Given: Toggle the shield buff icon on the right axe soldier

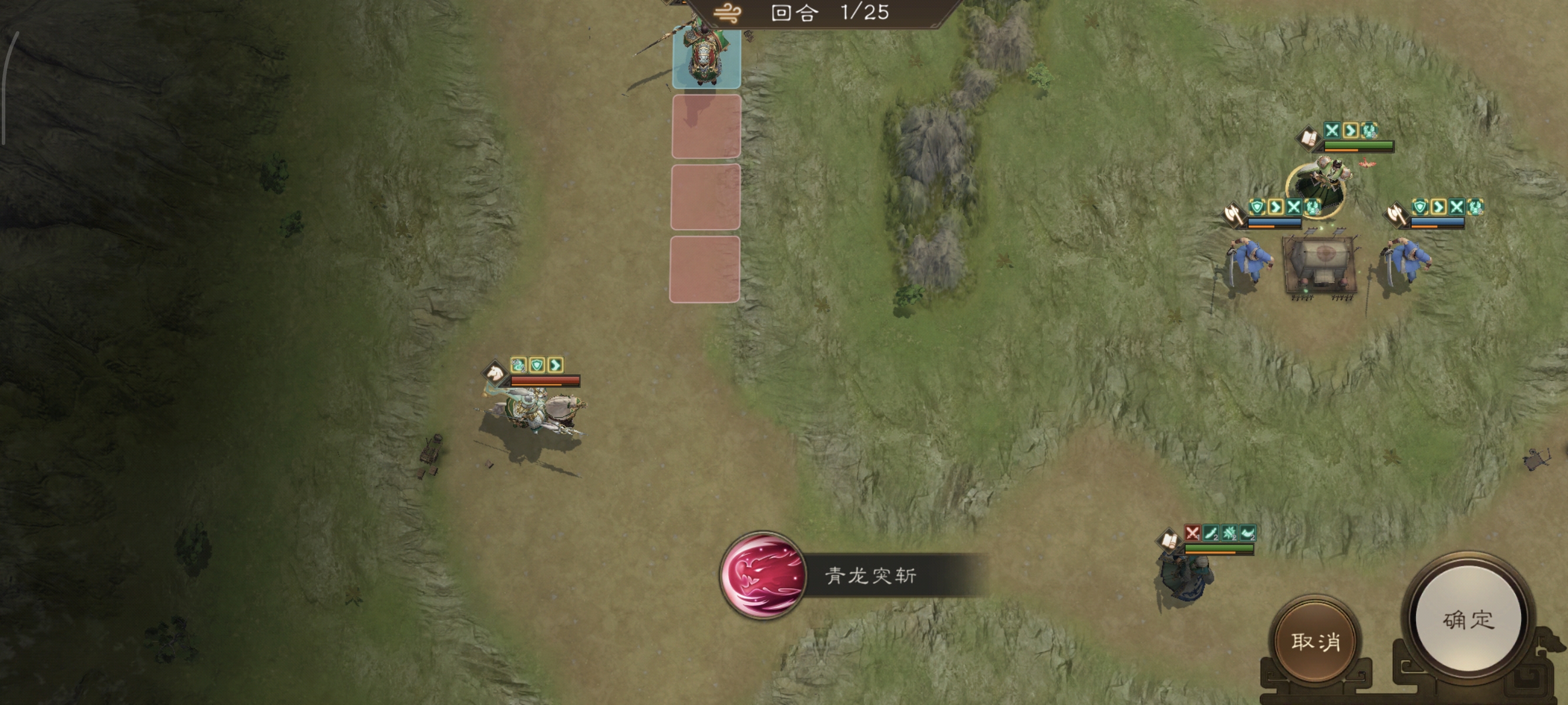Looking at the screenshot, I should 1420,207.
